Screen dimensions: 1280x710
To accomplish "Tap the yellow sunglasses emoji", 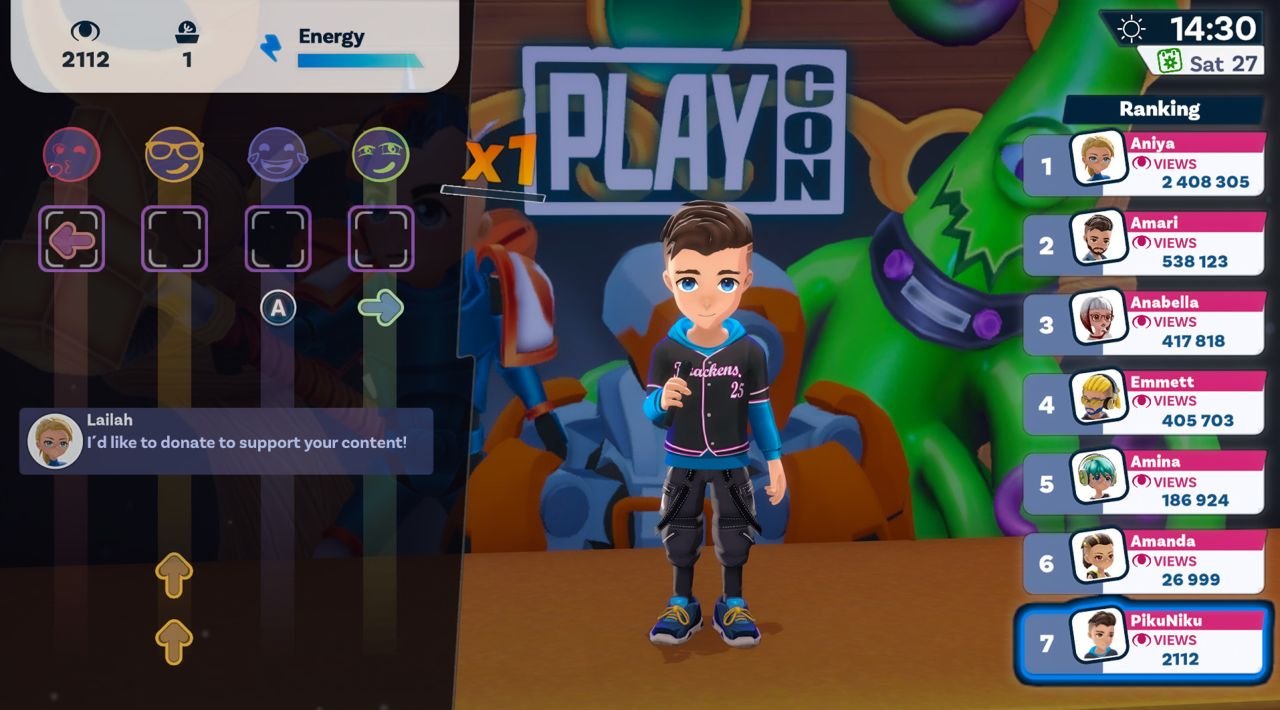I will [x=174, y=155].
